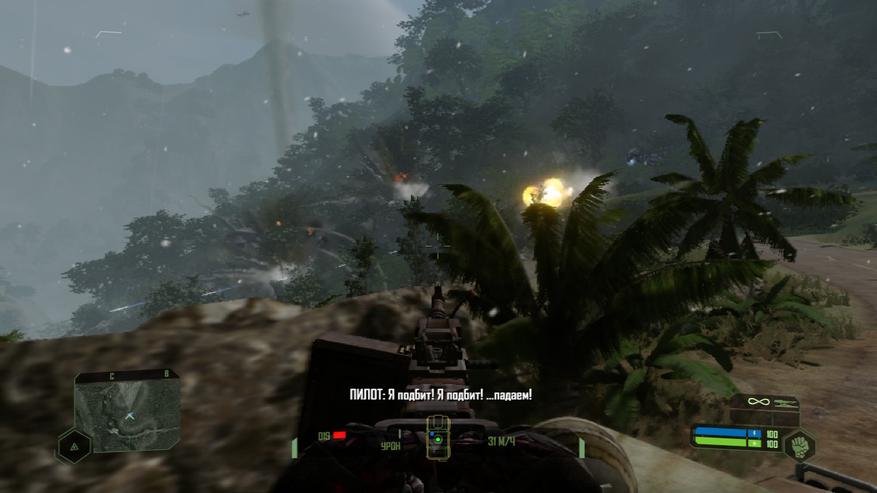This screenshot has height=493, width=877.
Task: Click the mounted weapon icon beside infinity symbol
Action: click(783, 402)
